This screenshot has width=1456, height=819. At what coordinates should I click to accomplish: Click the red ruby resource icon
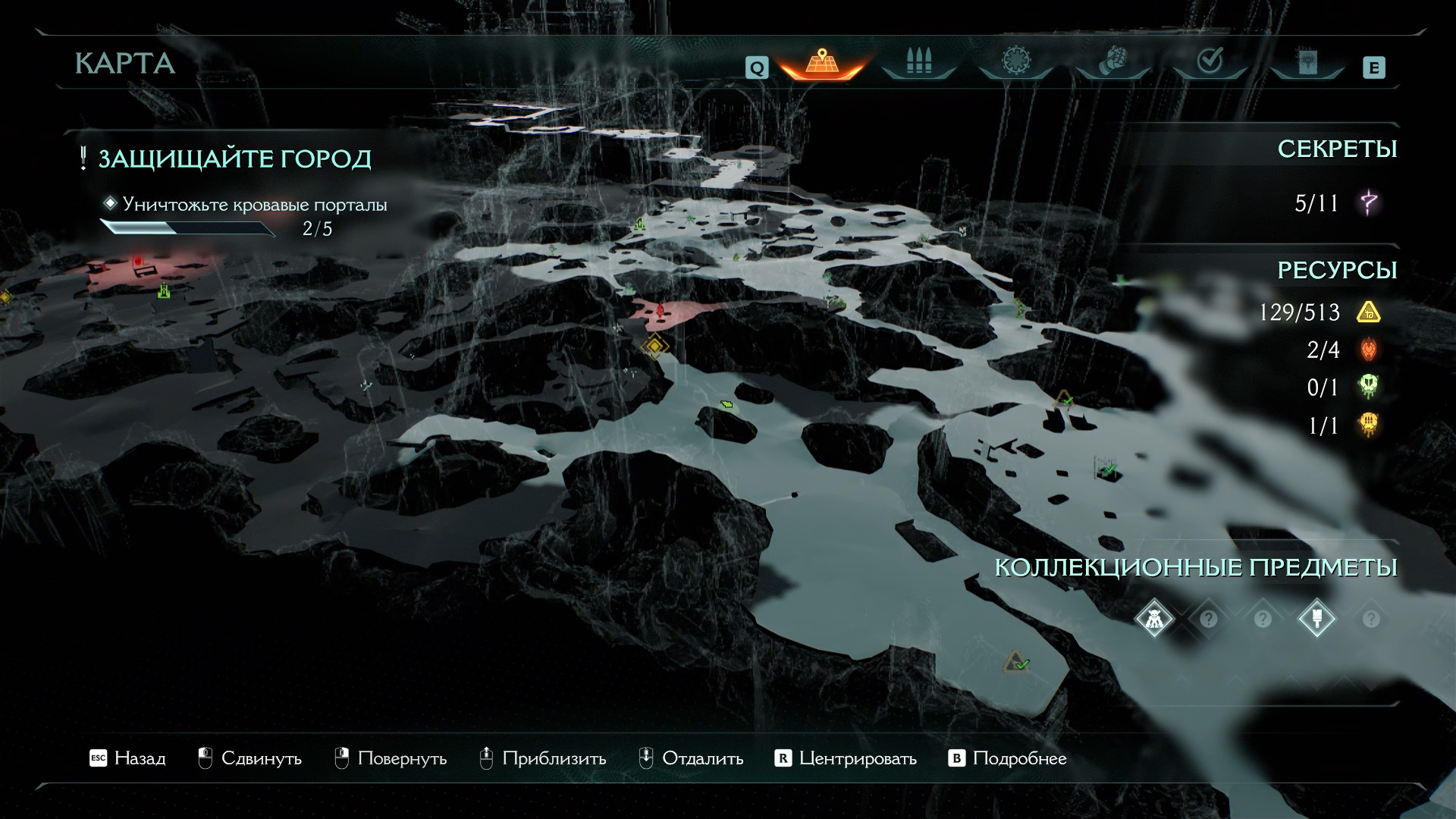1369,350
